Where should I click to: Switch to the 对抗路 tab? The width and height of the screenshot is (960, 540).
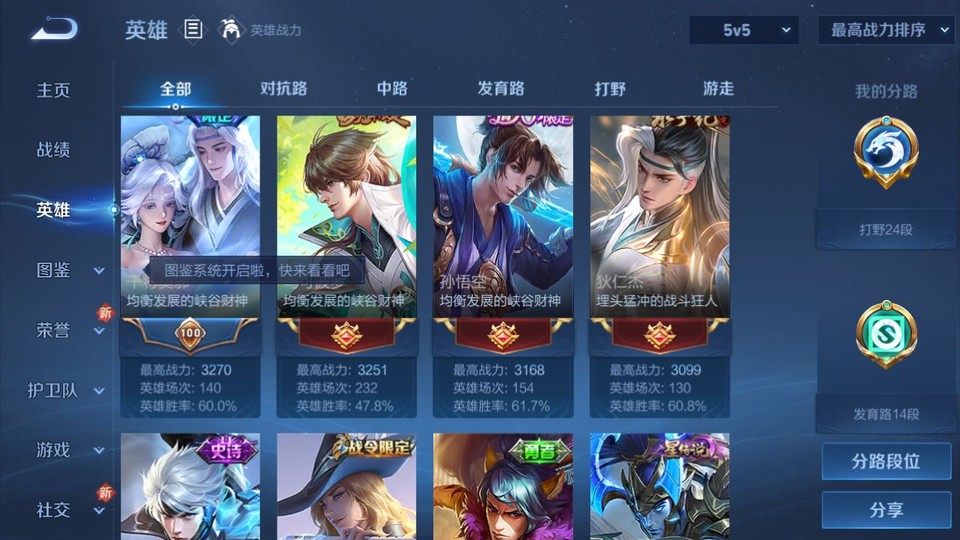point(283,88)
